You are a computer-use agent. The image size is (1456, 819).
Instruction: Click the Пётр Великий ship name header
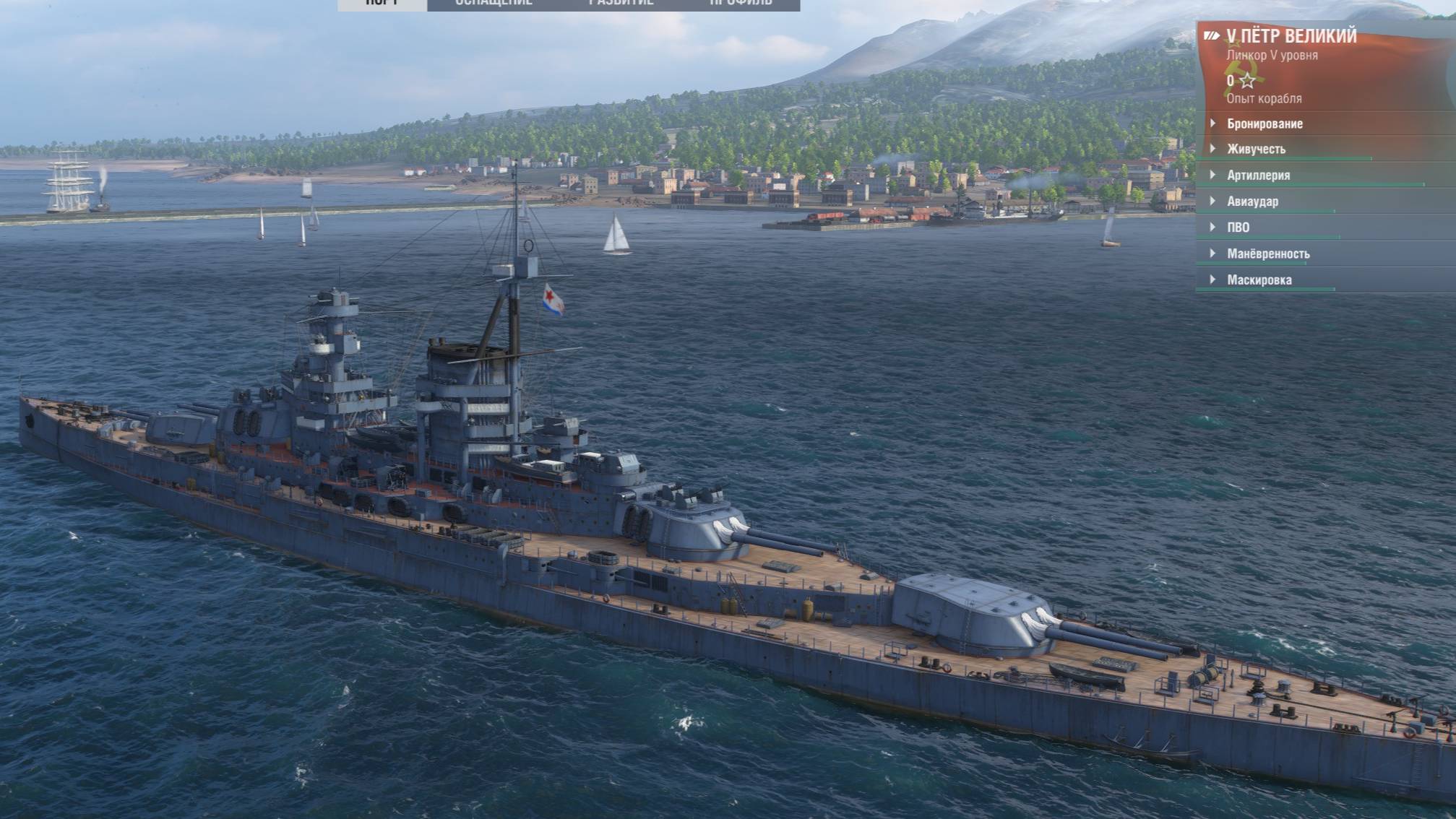point(1291,36)
